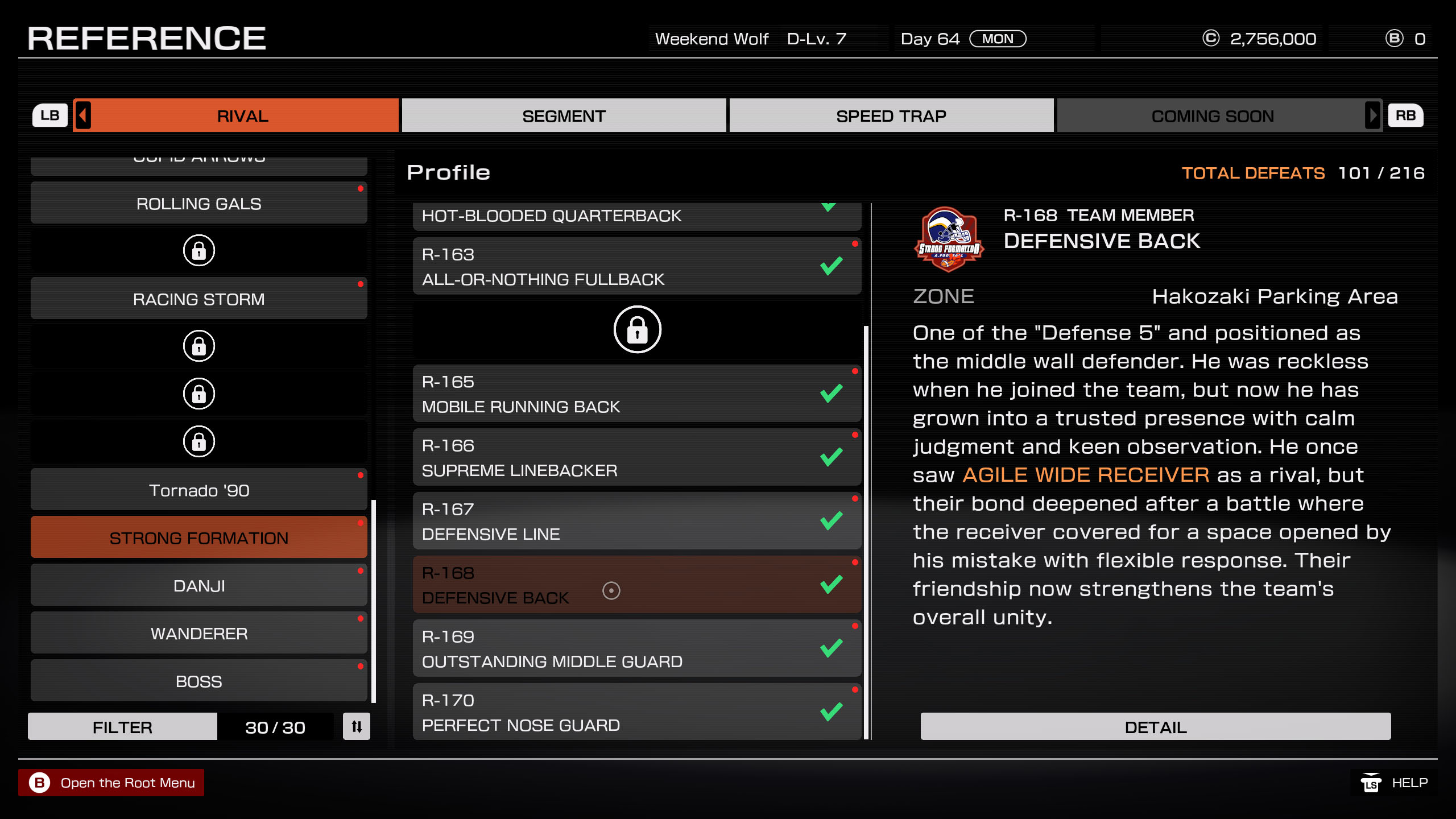Toggle the sort order arrows button
Image resolution: width=1456 pixels, height=819 pixels.
(357, 727)
